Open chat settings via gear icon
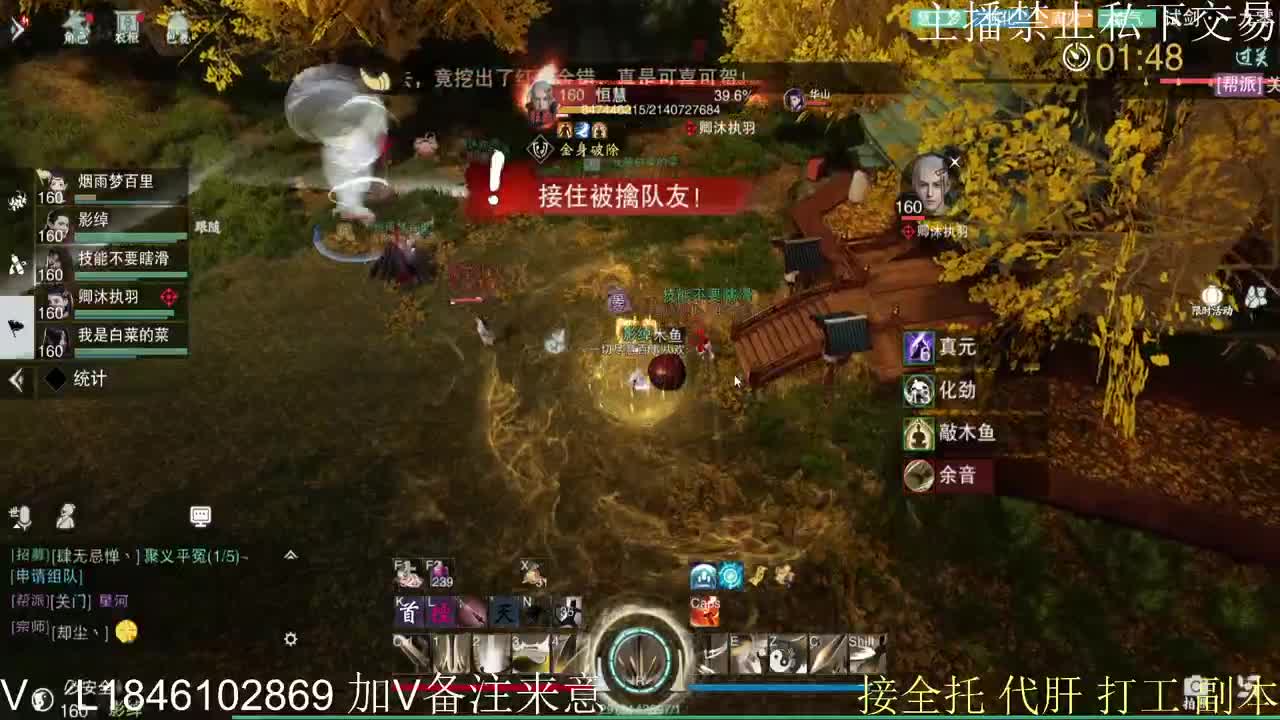The height and width of the screenshot is (720, 1280). [x=290, y=639]
